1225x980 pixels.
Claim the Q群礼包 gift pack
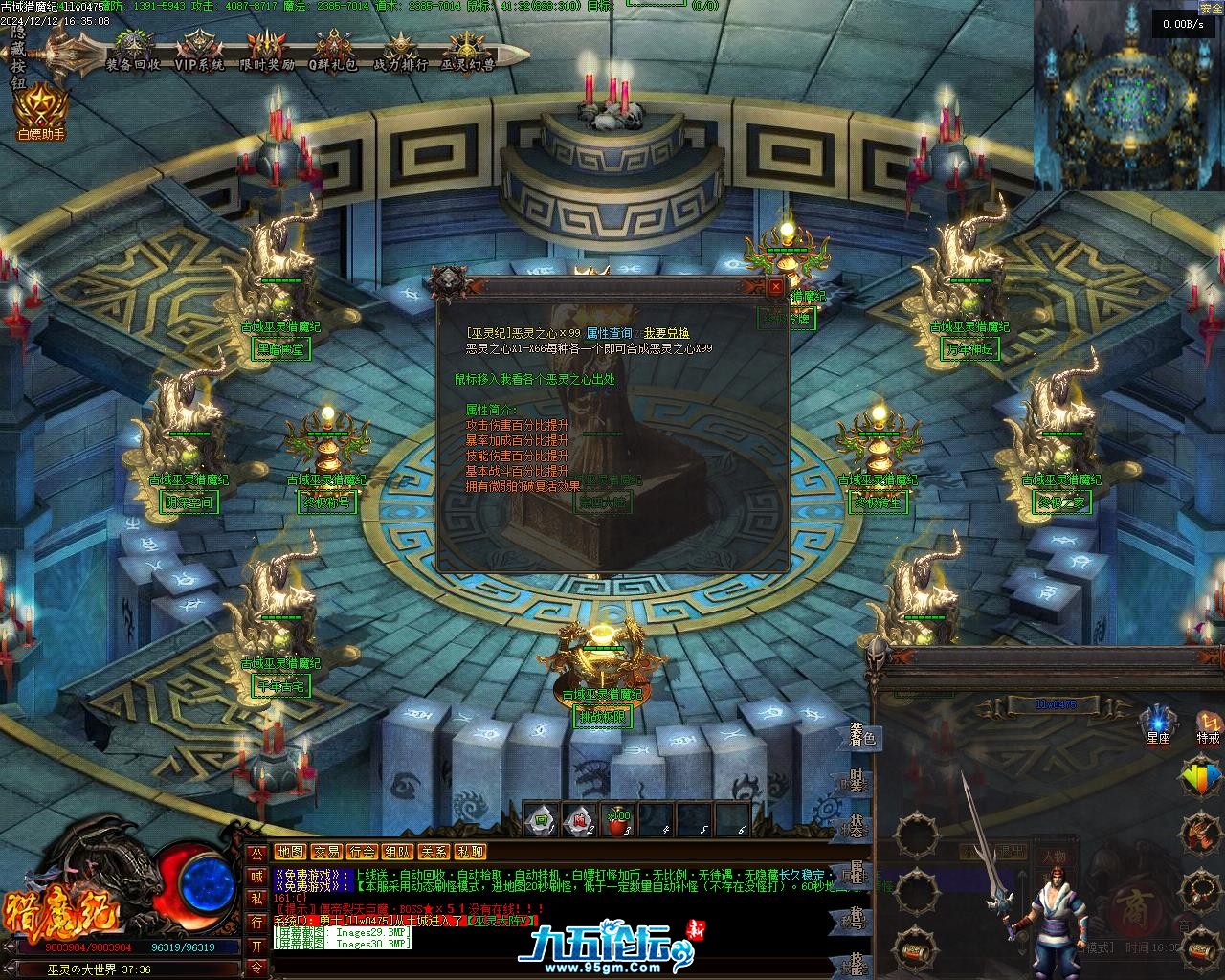[333, 53]
